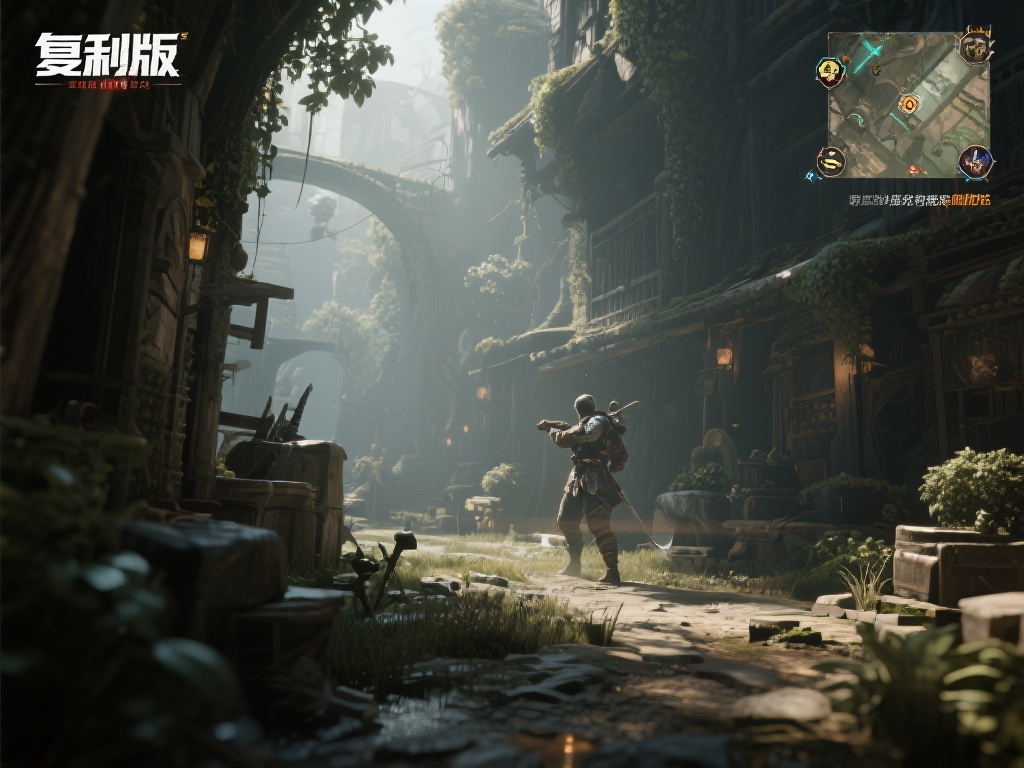Viewport: 1024px width, 768px height.
Task: Click the blue glowing round badge under the minimap
Action: (975, 161)
